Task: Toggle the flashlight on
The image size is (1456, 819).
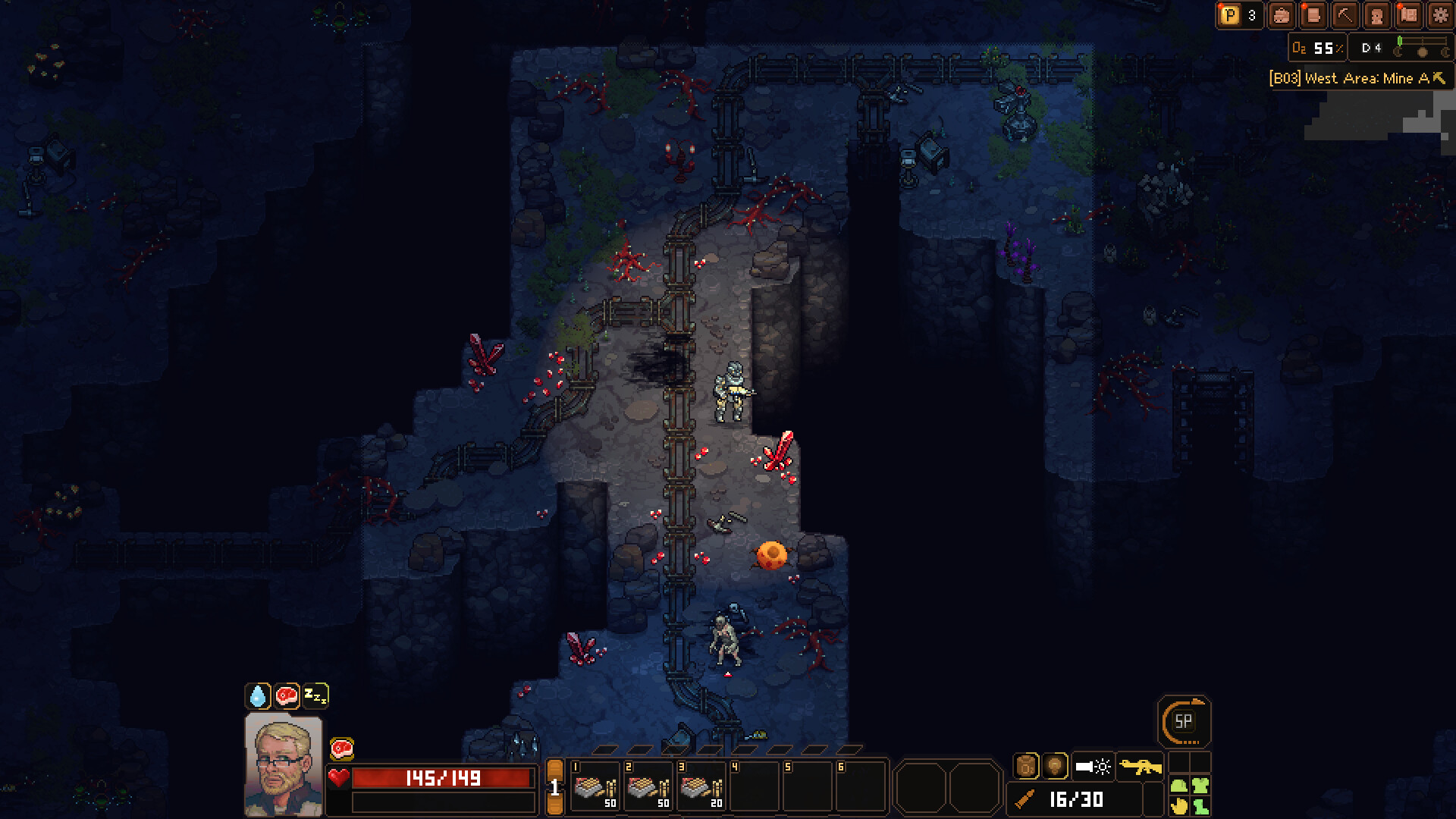Action: [x=1093, y=766]
